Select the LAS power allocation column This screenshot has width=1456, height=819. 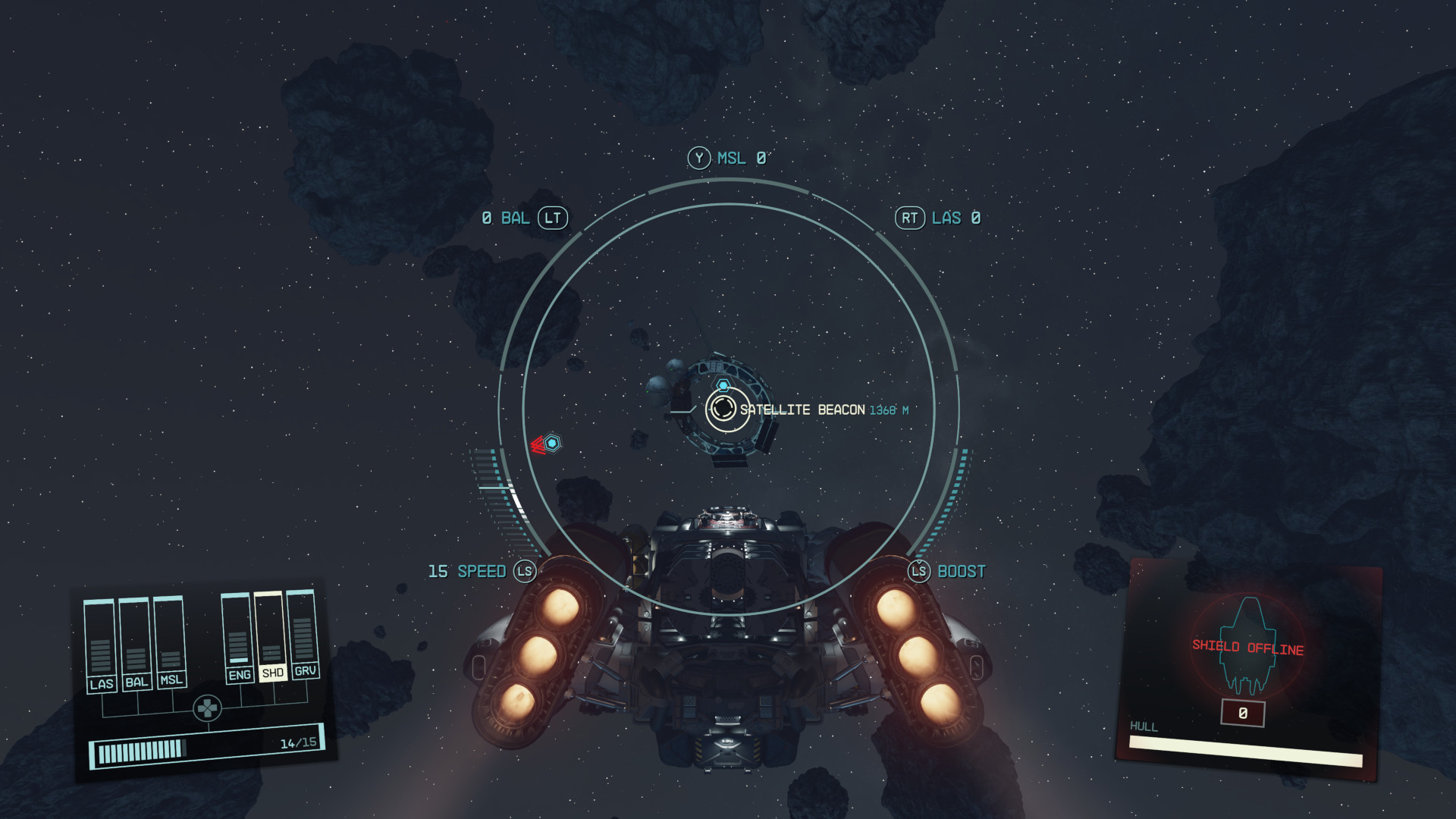coord(100,645)
